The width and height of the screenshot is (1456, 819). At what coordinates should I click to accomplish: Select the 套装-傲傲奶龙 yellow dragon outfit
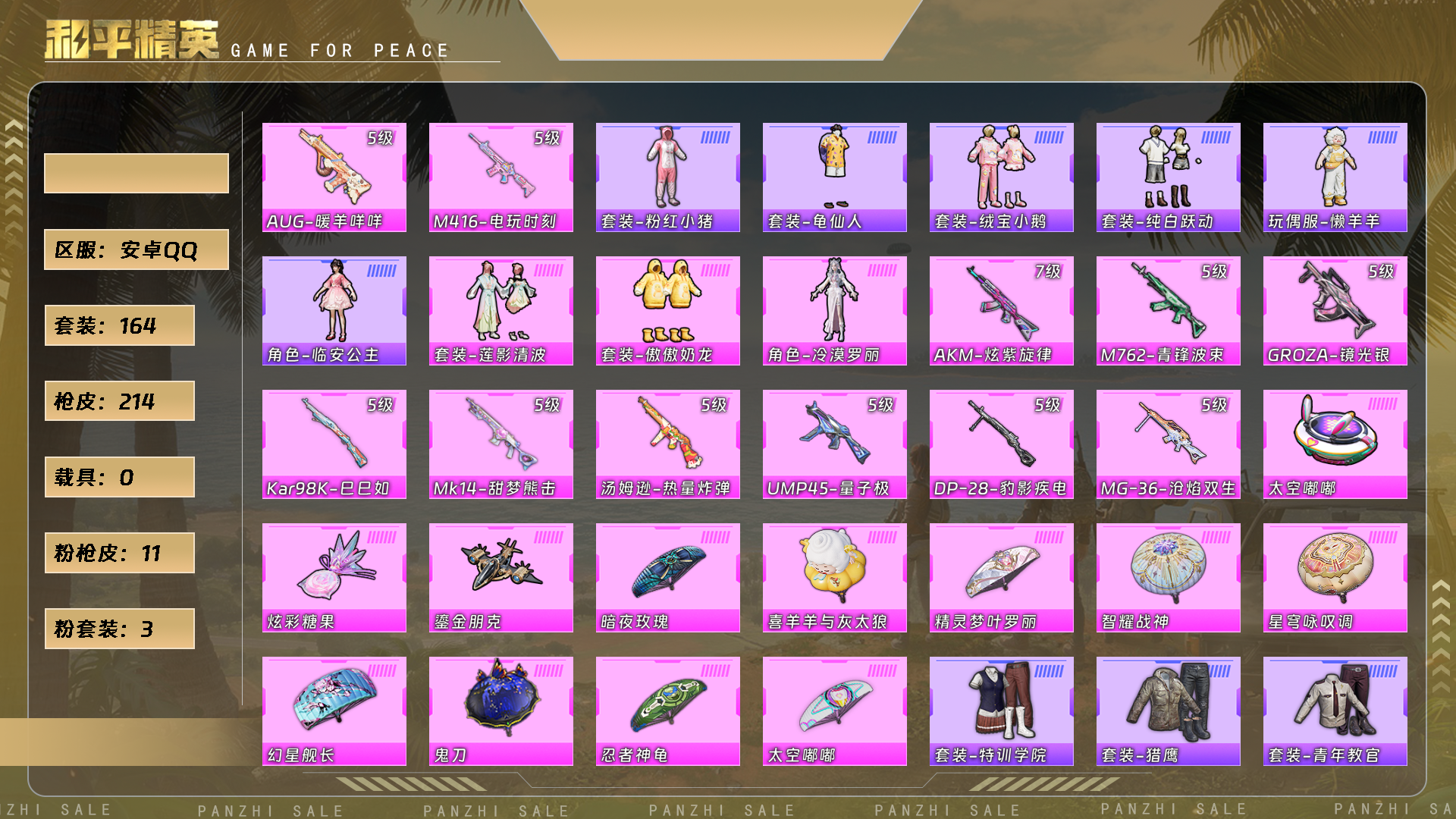[667, 311]
